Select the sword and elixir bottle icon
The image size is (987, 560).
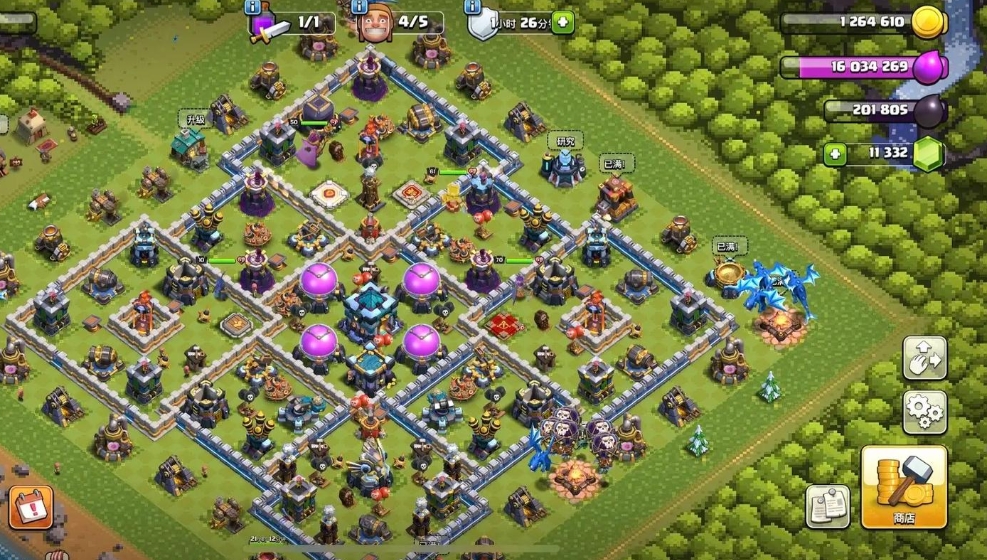(266, 25)
